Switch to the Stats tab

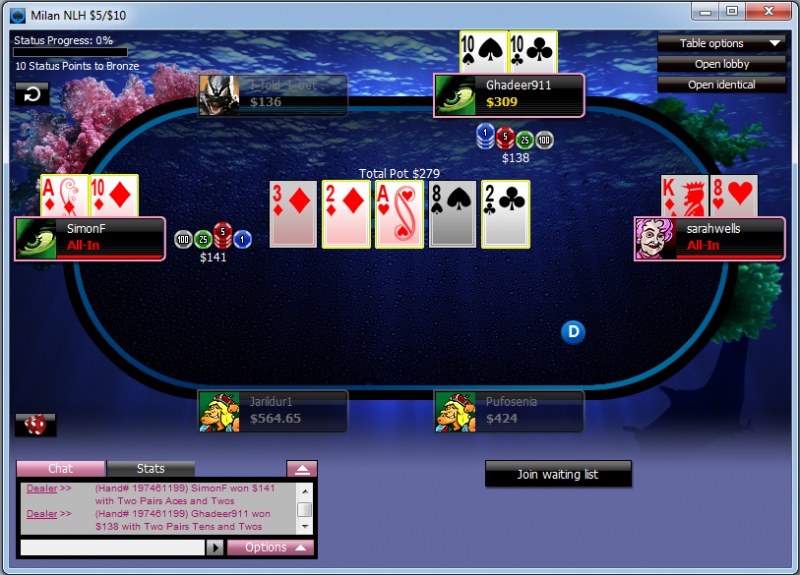(151, 468)
